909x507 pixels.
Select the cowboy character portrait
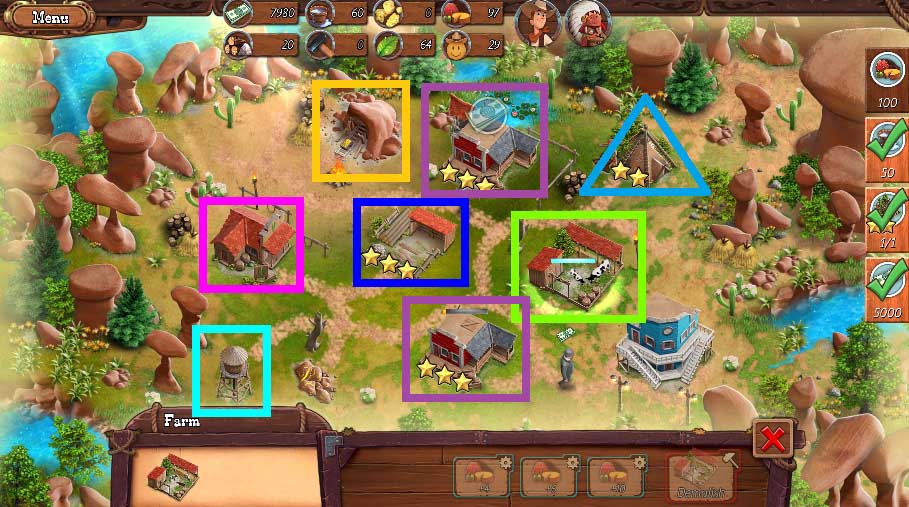tap(537, 21)
